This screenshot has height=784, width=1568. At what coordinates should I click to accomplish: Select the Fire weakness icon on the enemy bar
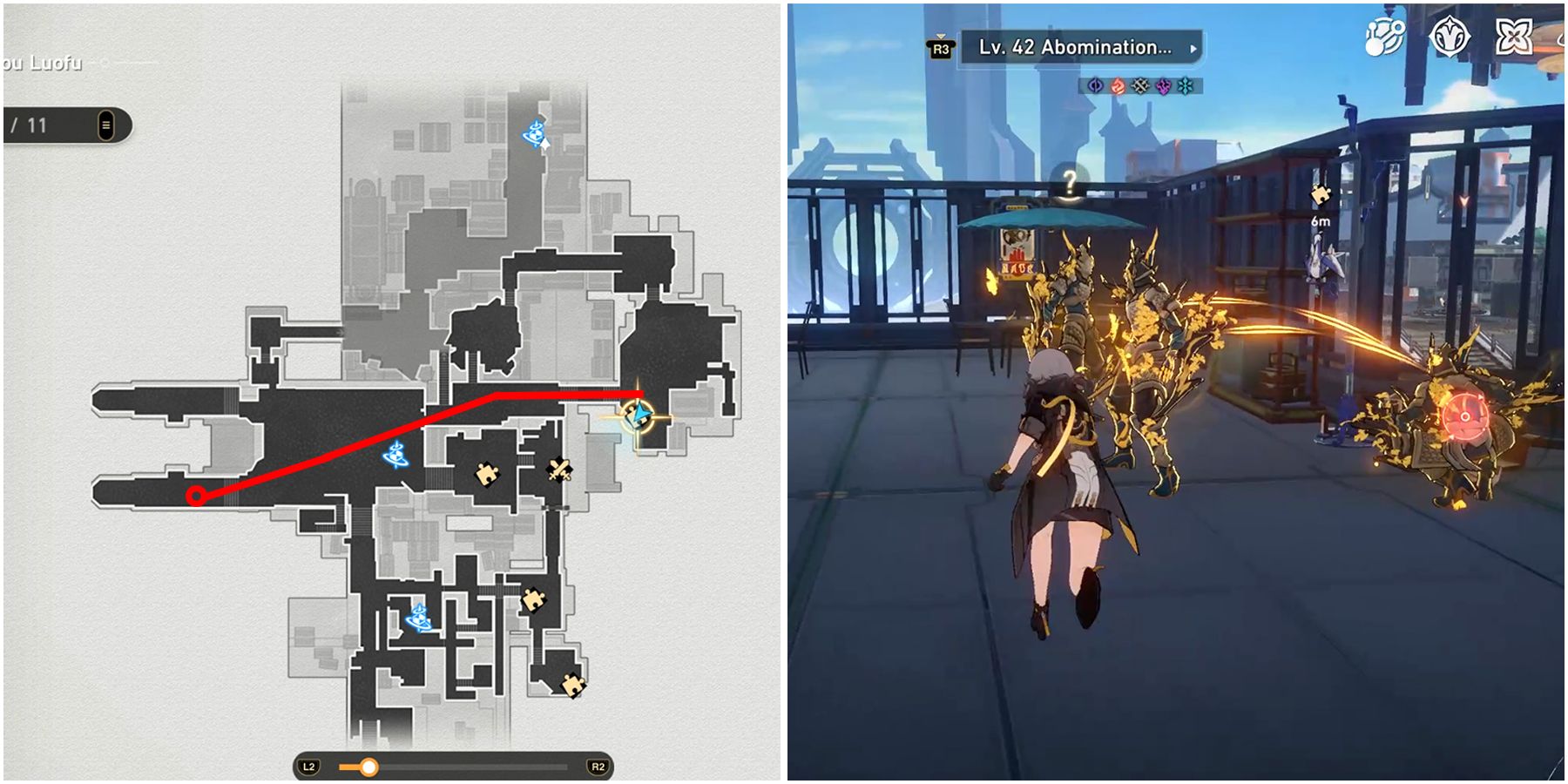click(1119, 84)
